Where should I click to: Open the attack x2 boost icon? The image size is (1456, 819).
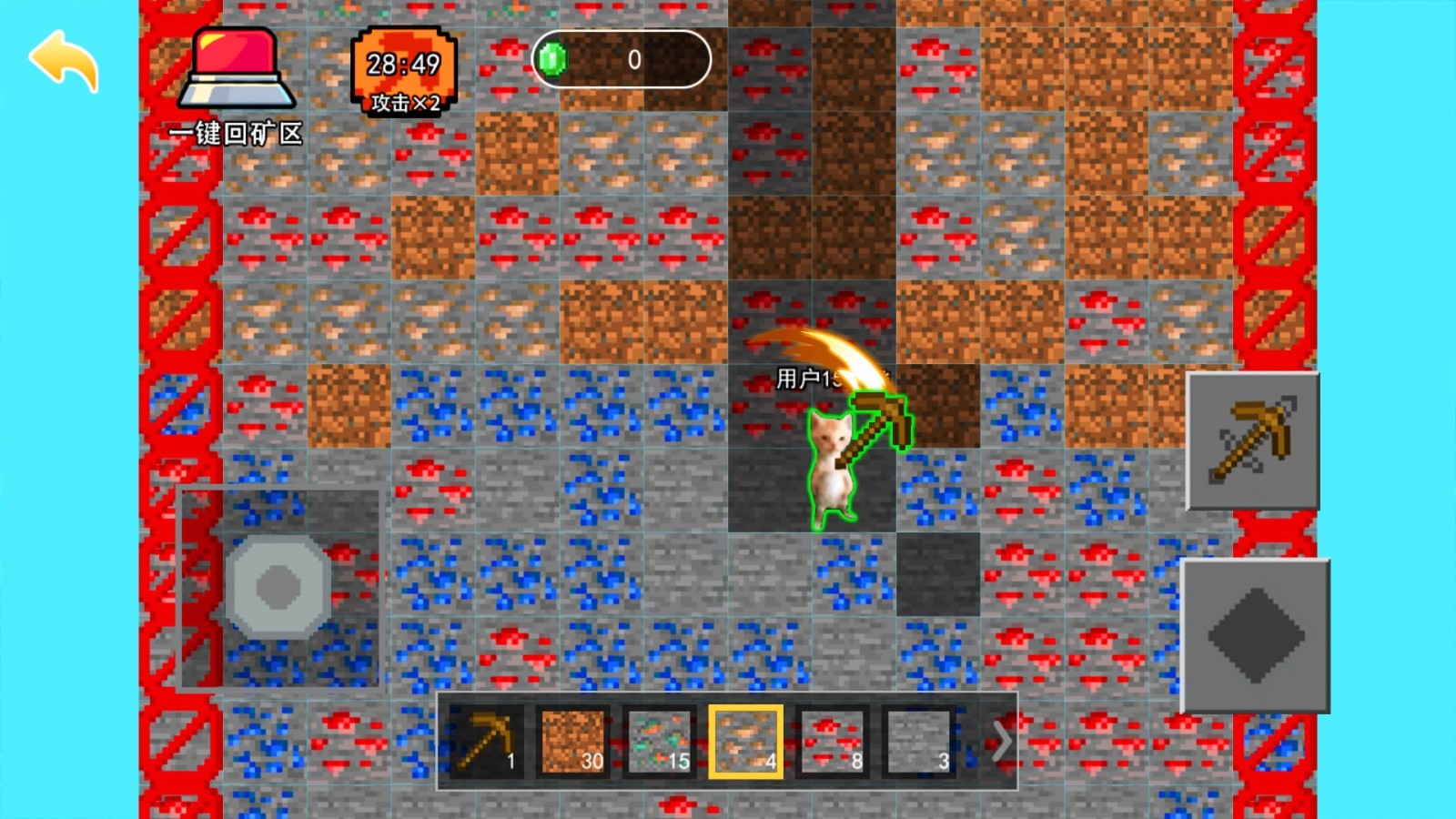403,71
